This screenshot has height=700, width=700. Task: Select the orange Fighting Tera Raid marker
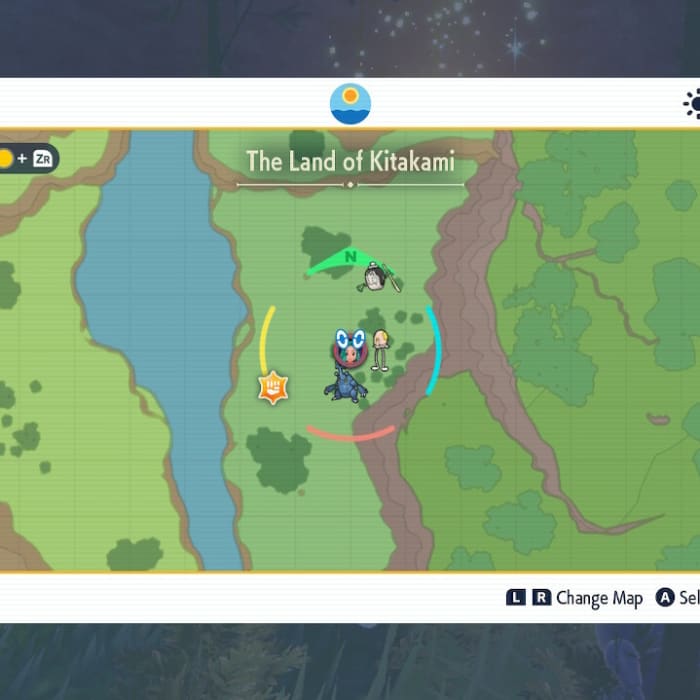[x=272, y=386]
